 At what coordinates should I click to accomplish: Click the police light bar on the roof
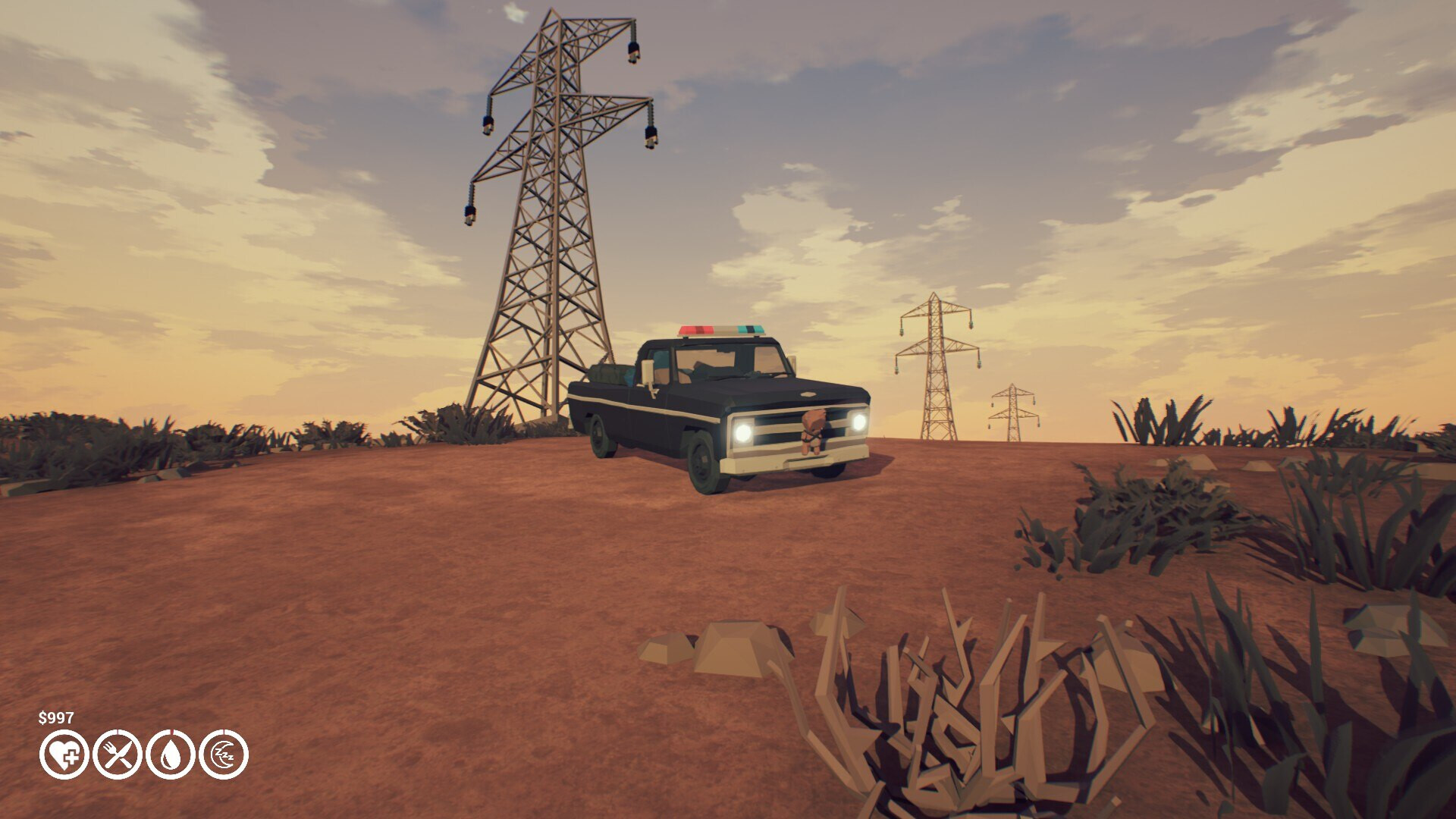[721, 329]
